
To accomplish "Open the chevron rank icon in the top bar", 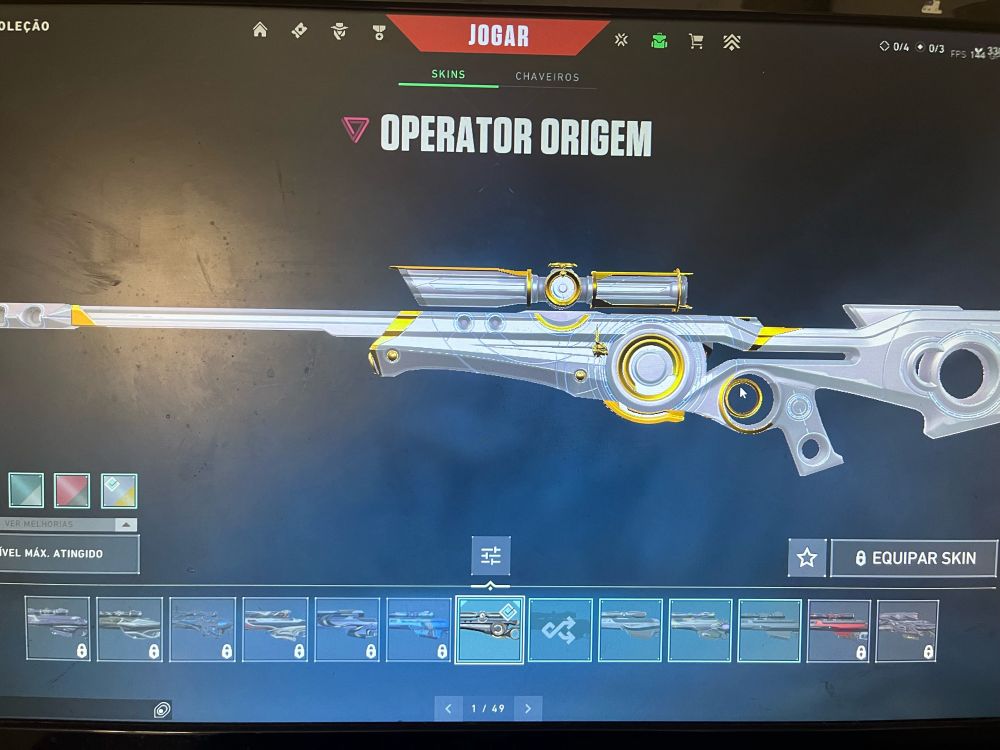I will point(732,42).
